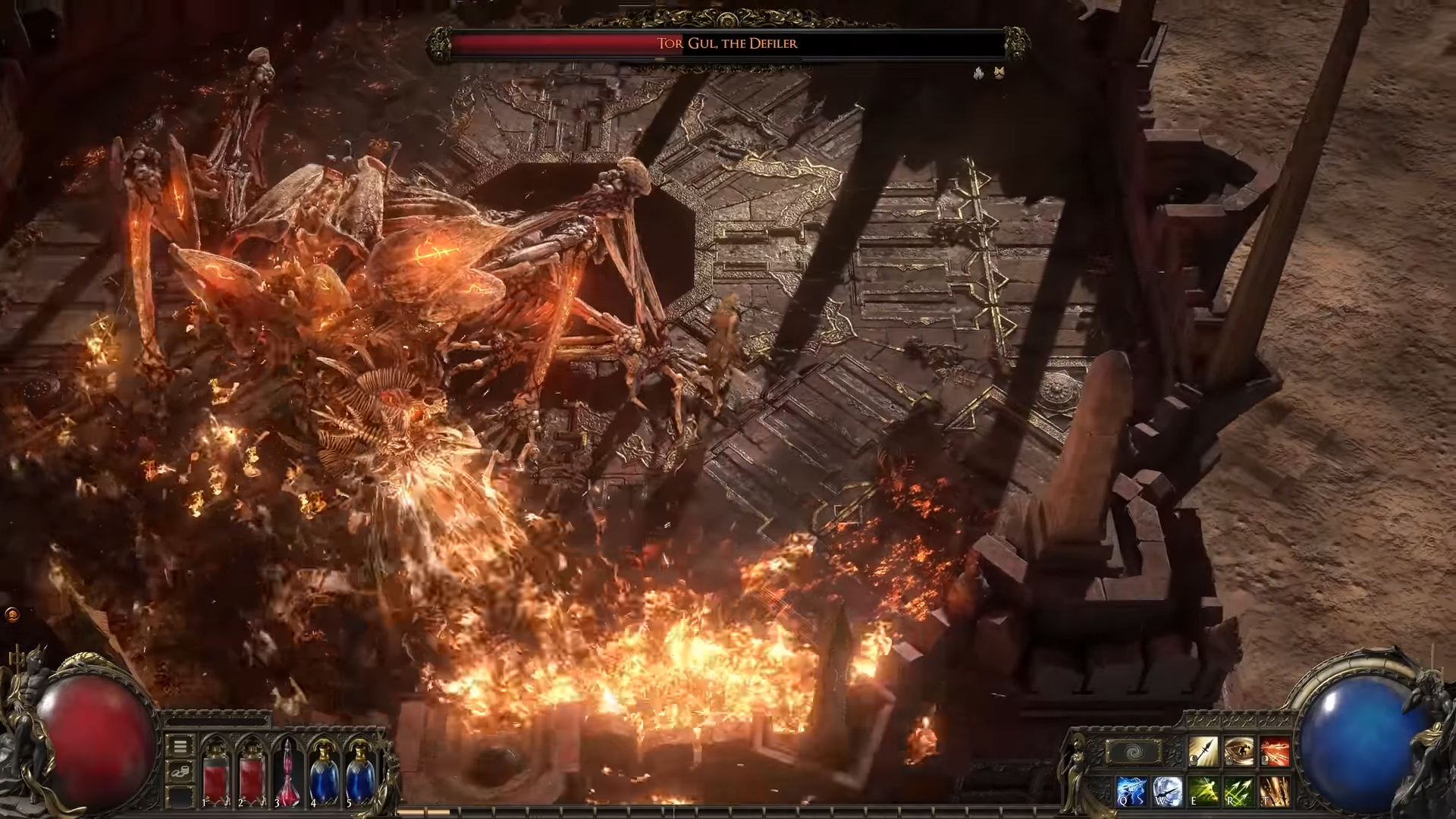Use the blue mana flask in slot 5
1456x819 pixels.
pyautogui.click(x=359, y=772)
